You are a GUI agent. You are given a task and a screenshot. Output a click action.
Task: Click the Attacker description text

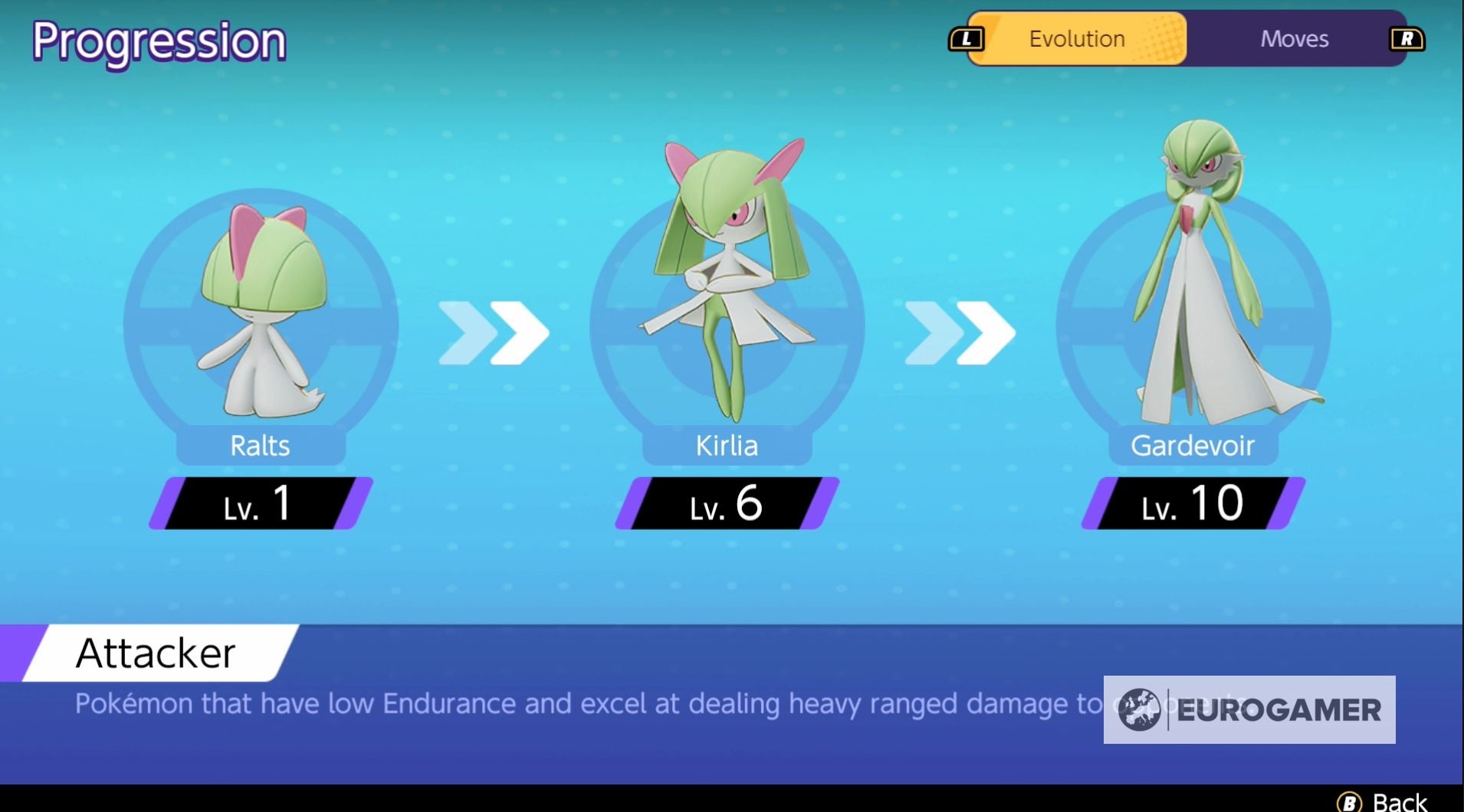537,702
